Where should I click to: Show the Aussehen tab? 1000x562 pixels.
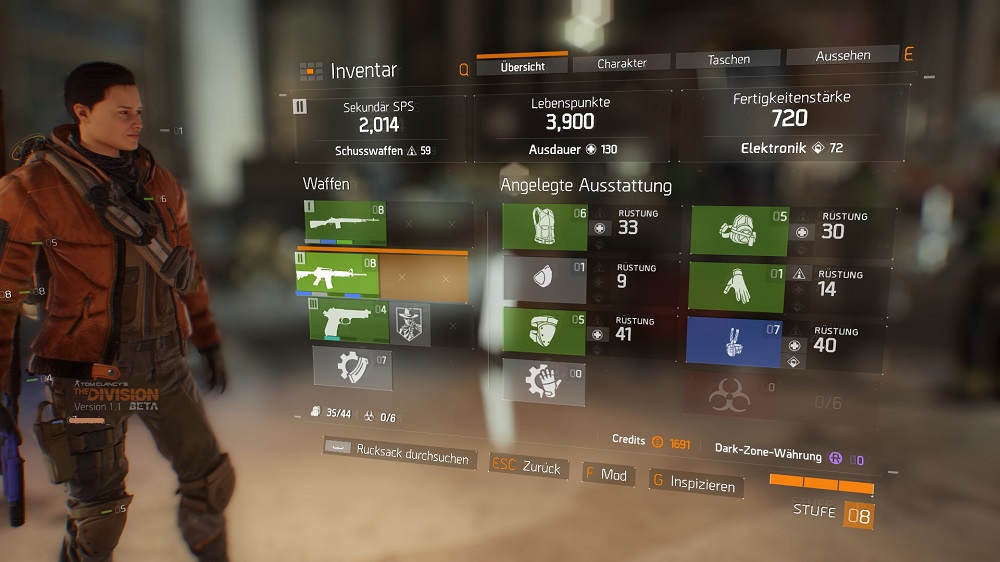(842, 56)
